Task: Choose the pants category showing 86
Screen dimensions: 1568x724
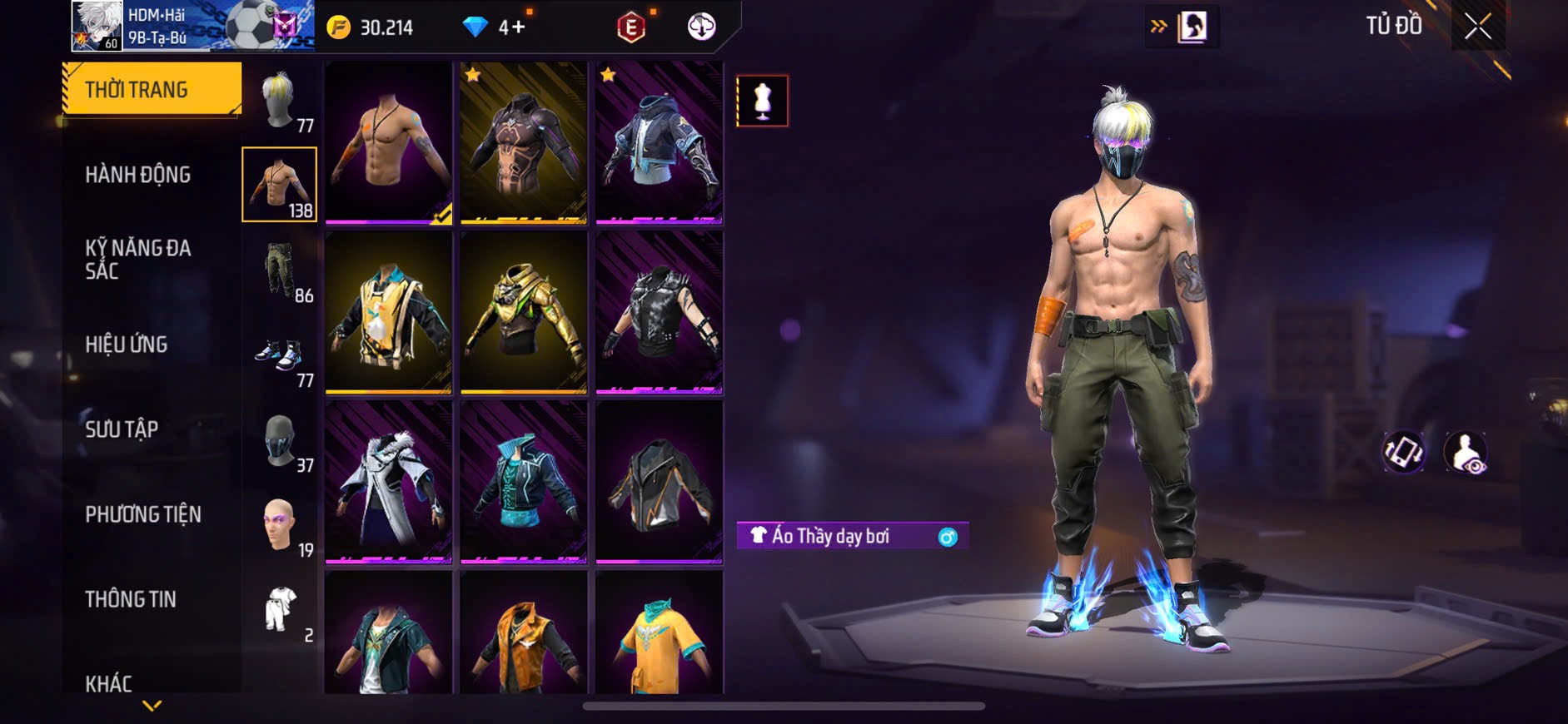Action: point(281,270)
